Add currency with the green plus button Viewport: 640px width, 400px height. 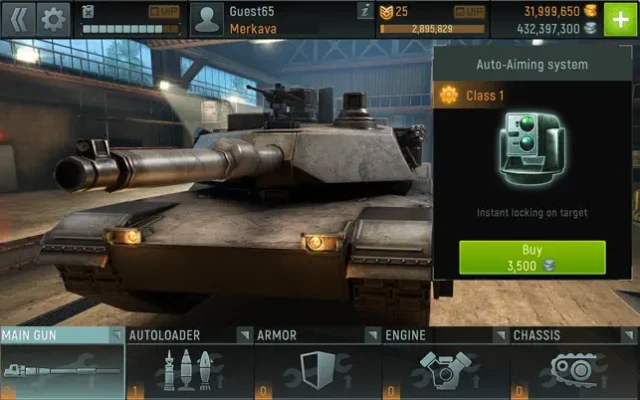tap(621, 19)
